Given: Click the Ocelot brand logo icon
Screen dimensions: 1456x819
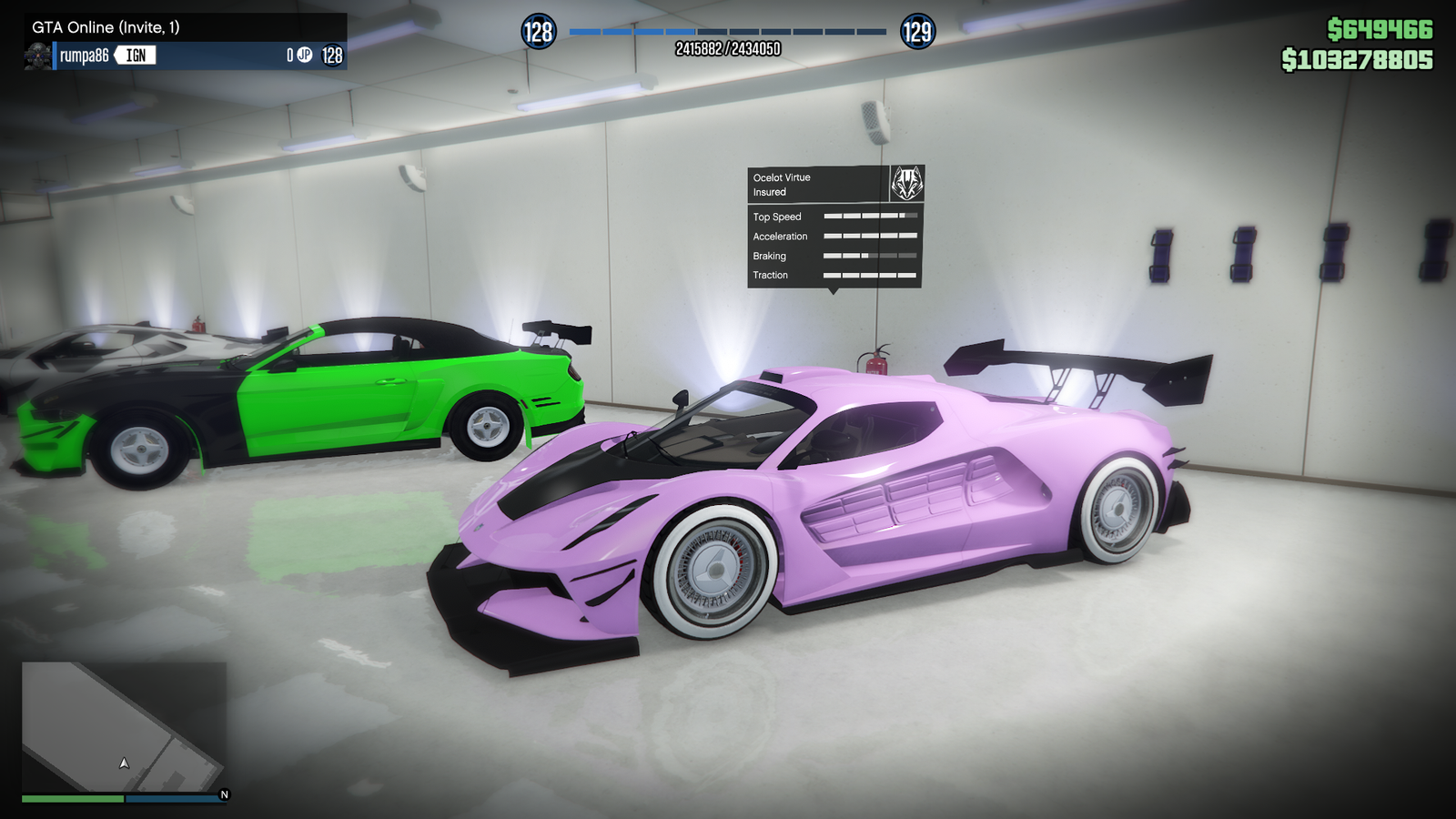Looking at the screenshot, I should [x=906, y=184].
